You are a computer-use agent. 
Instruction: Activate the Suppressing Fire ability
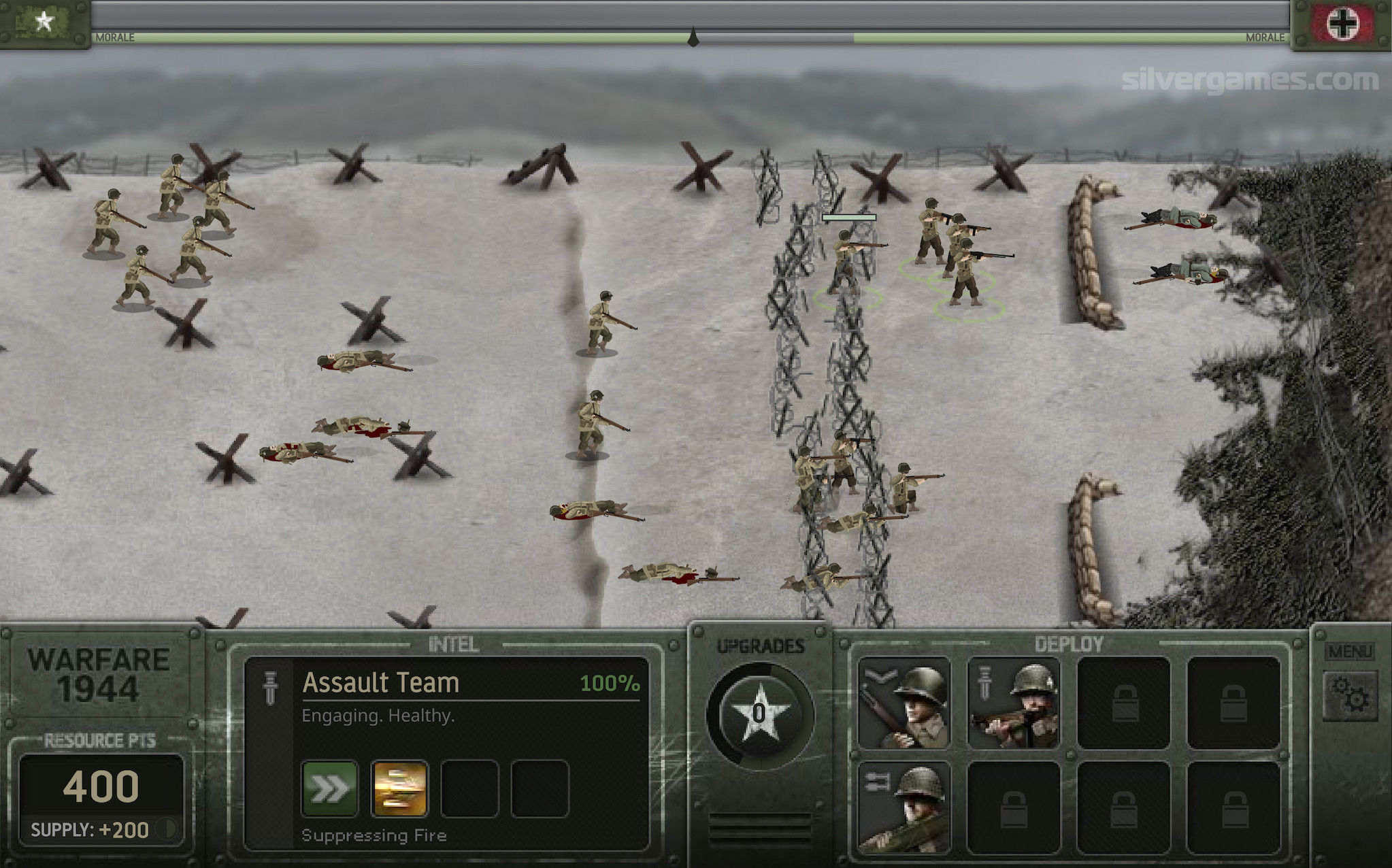tap(400, 788)
